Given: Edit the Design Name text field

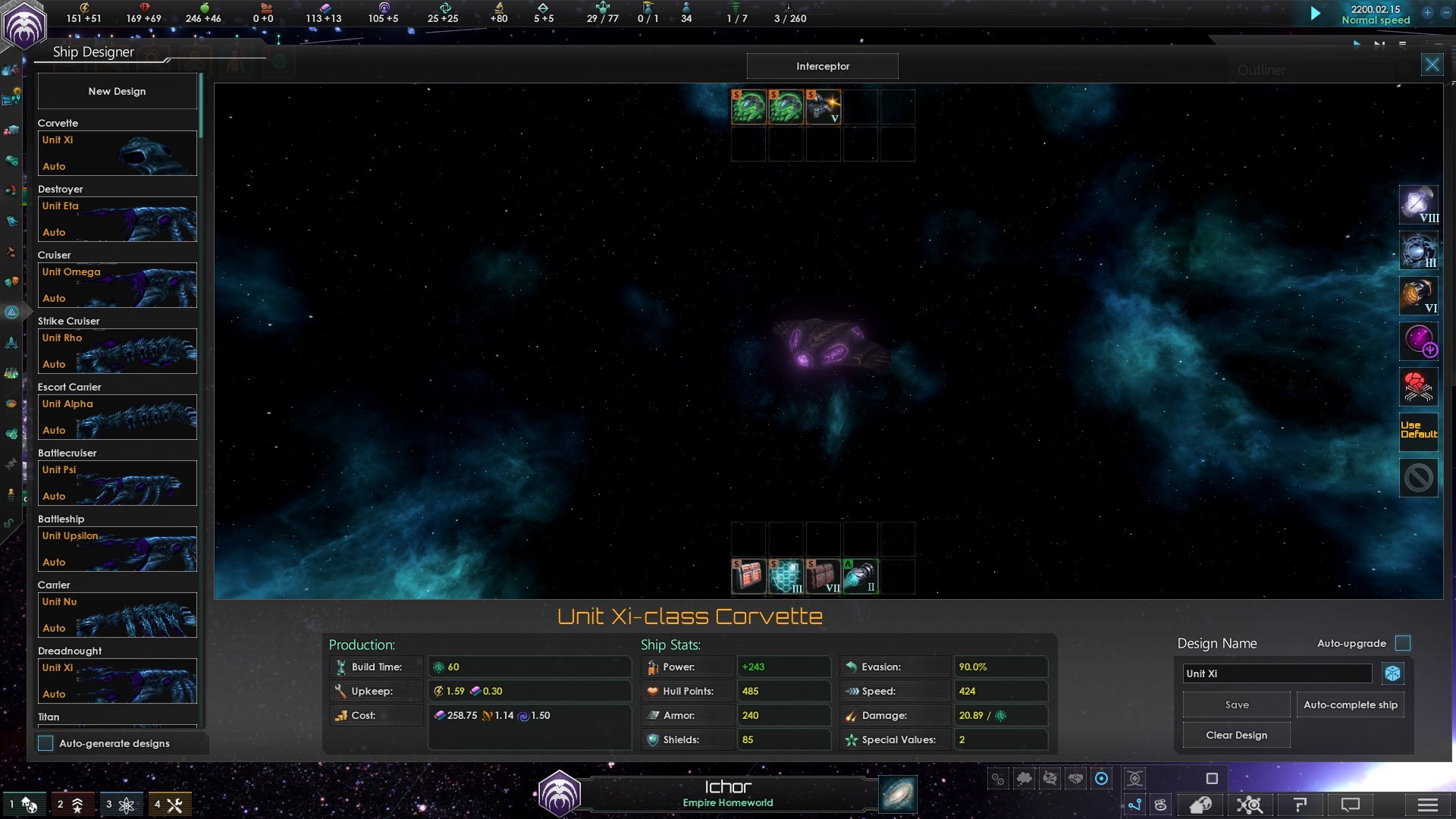Looking at the screenshot, I should (x=1277, y=673).
